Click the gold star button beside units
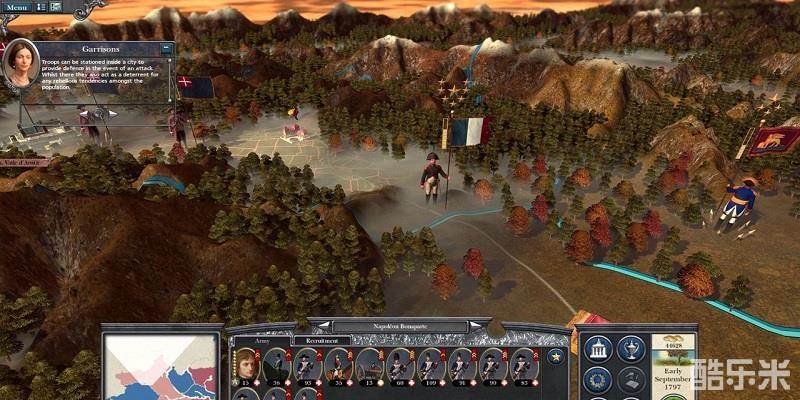Image resolution: width=800 pixels, height=400 pixels. pyautogui.click(x=555, y=356)
